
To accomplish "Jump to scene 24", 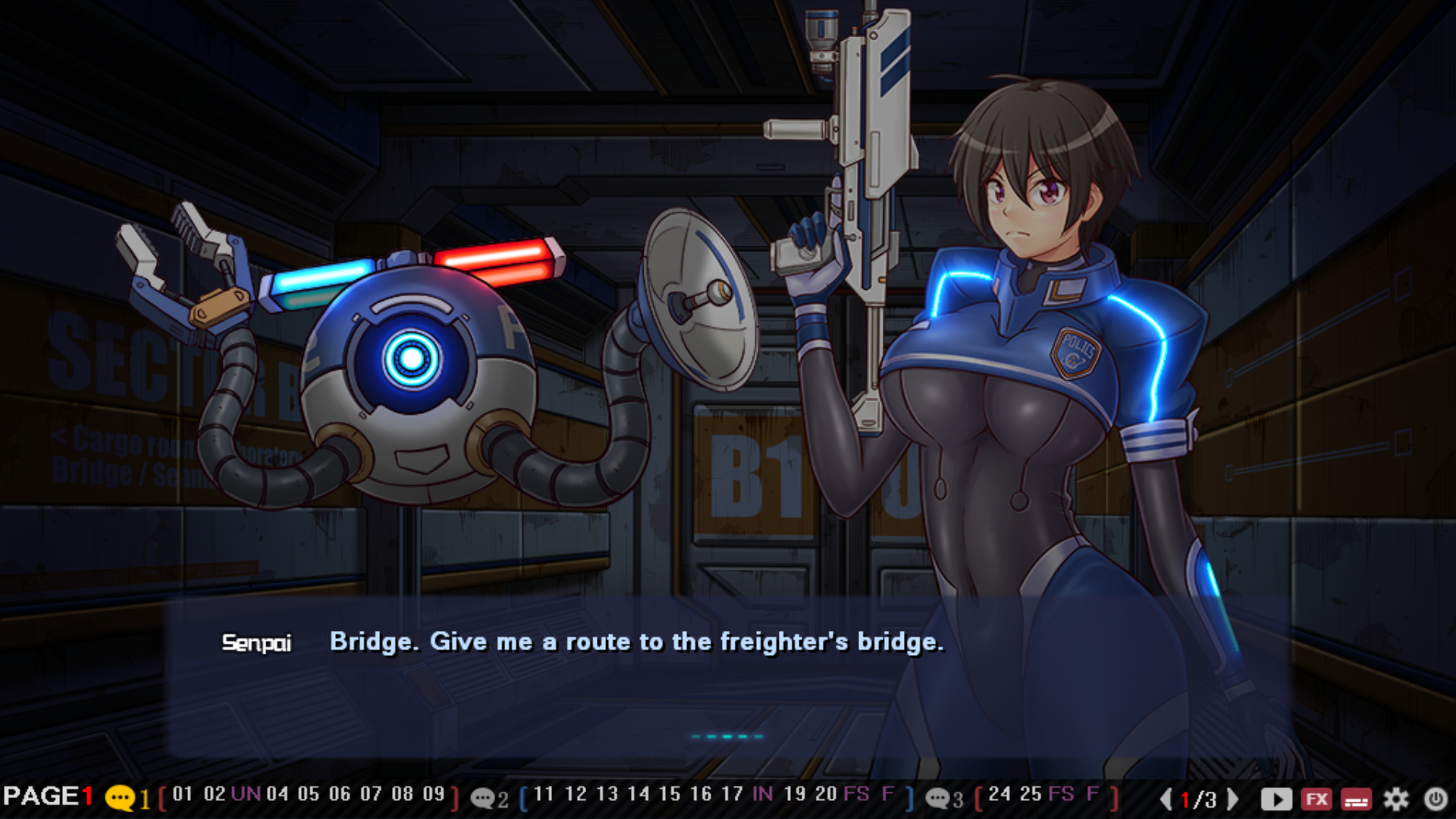I will [x=999, y=795].
